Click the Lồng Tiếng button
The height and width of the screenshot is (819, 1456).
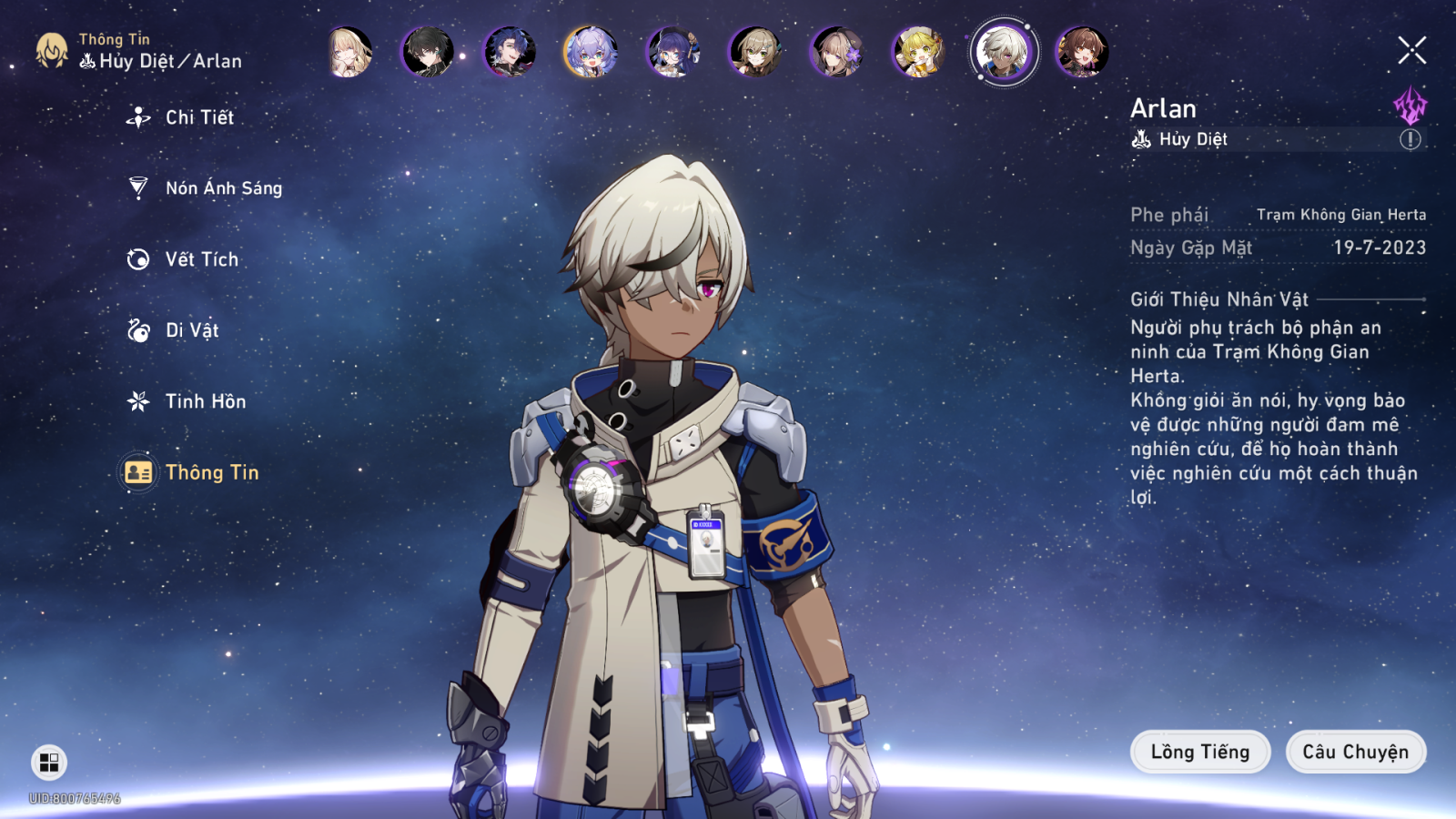[1199, 752]
